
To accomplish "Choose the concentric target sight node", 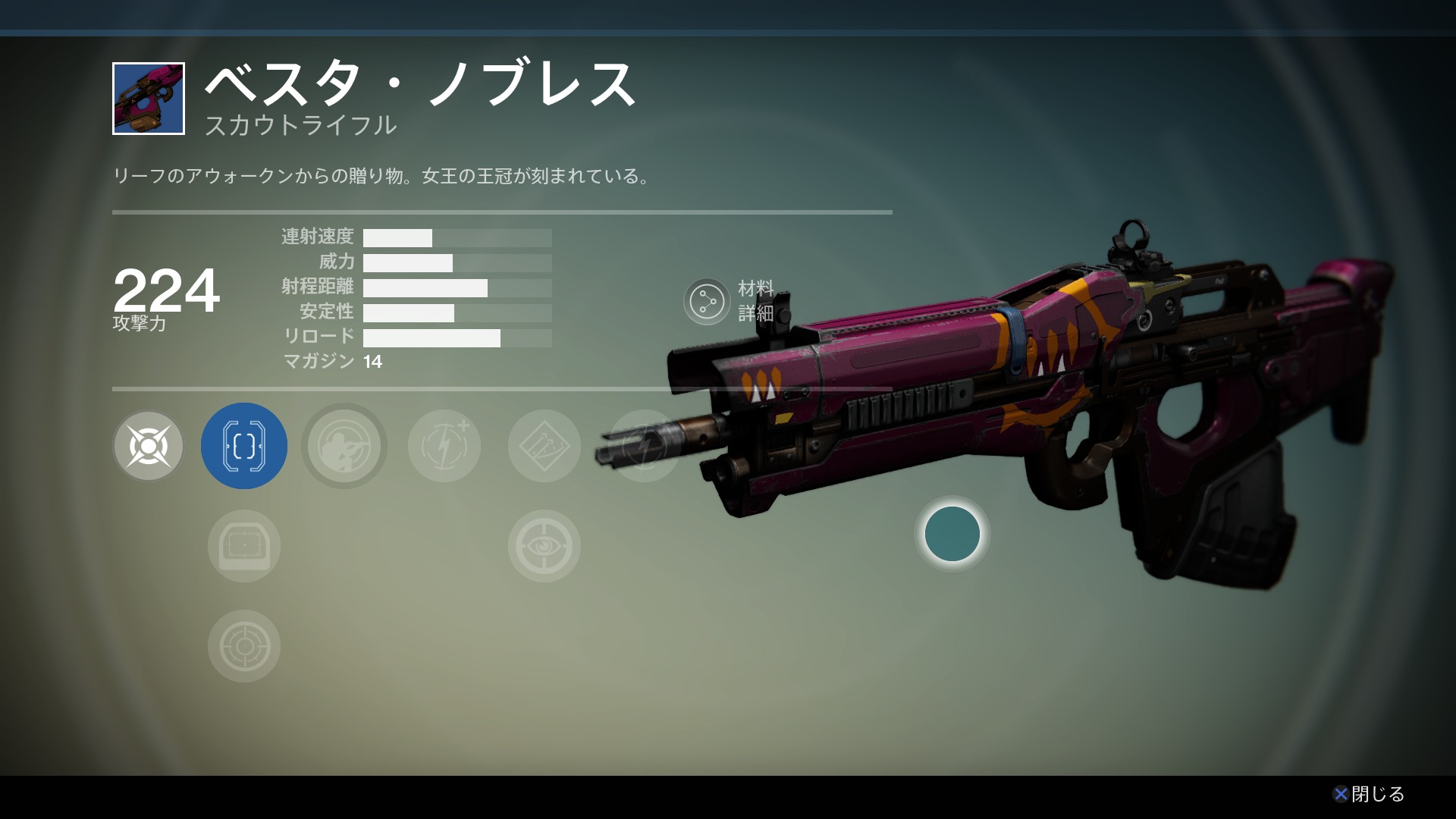I will (x=244, y=646).
